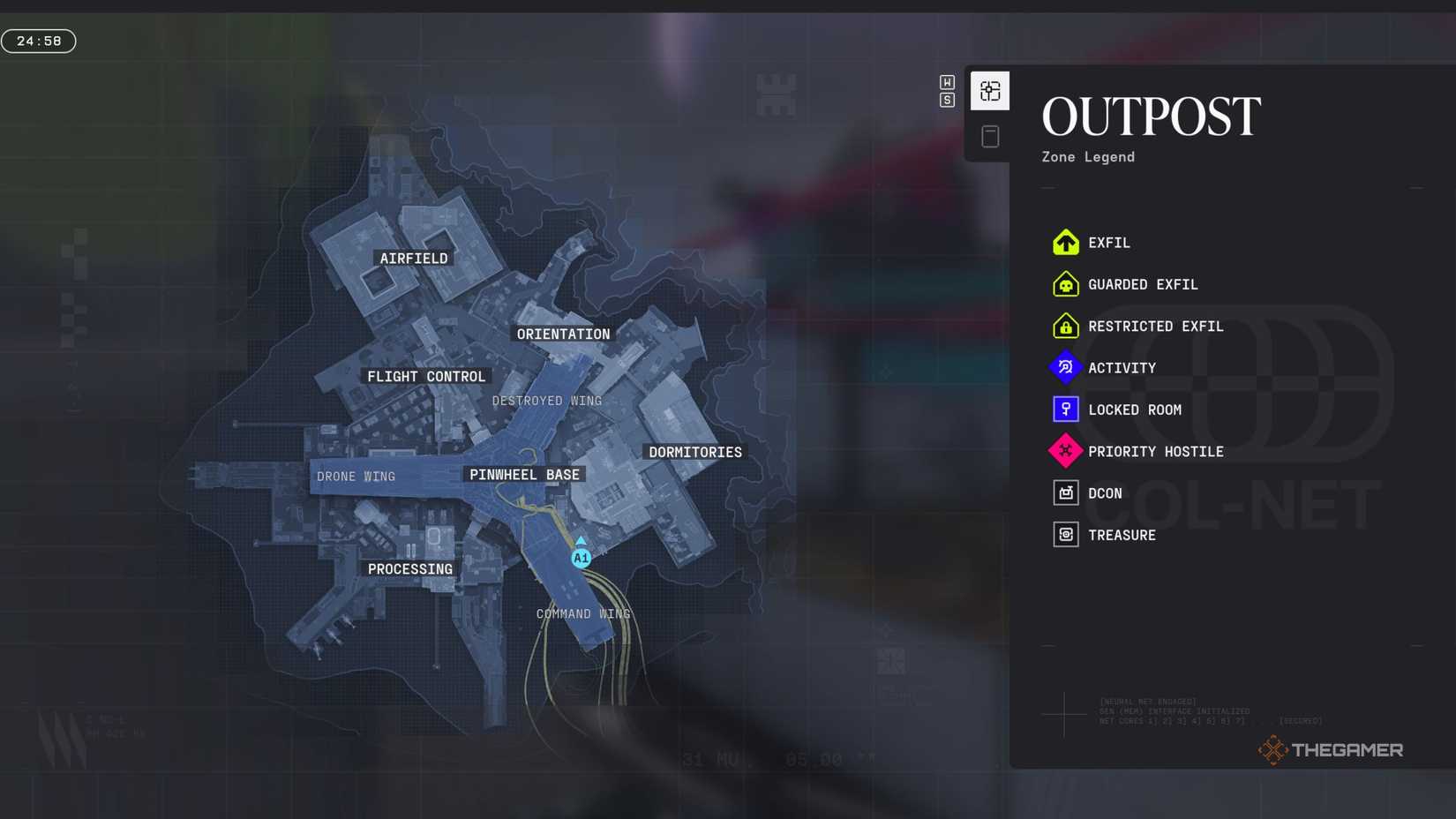Click the COMMAND WING map area
This screenshot has width=1456, height=819.
(582, 612)
